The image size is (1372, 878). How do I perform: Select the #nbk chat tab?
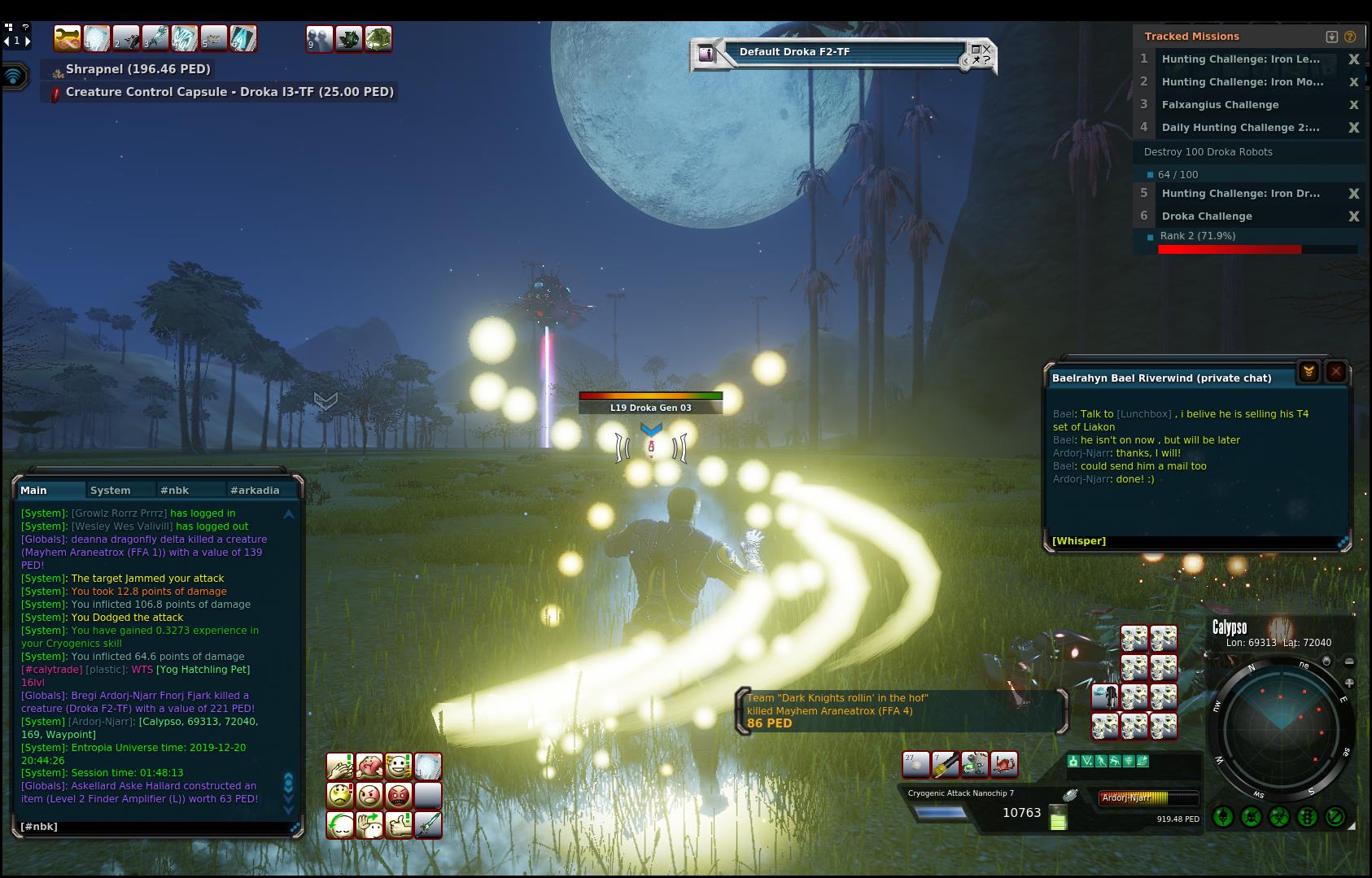coord(175,490)
